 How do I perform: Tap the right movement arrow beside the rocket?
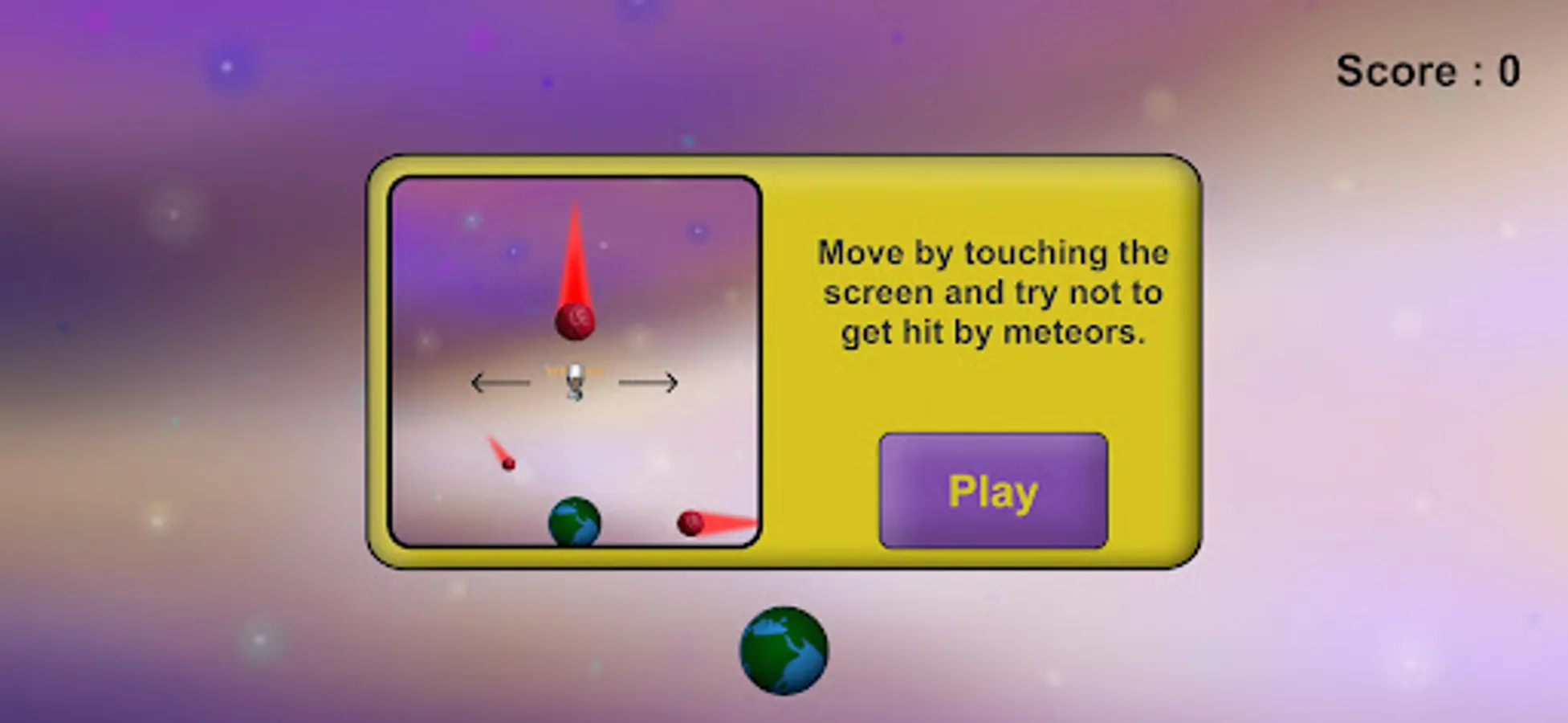pyautogui.click(x=648, y=382)
